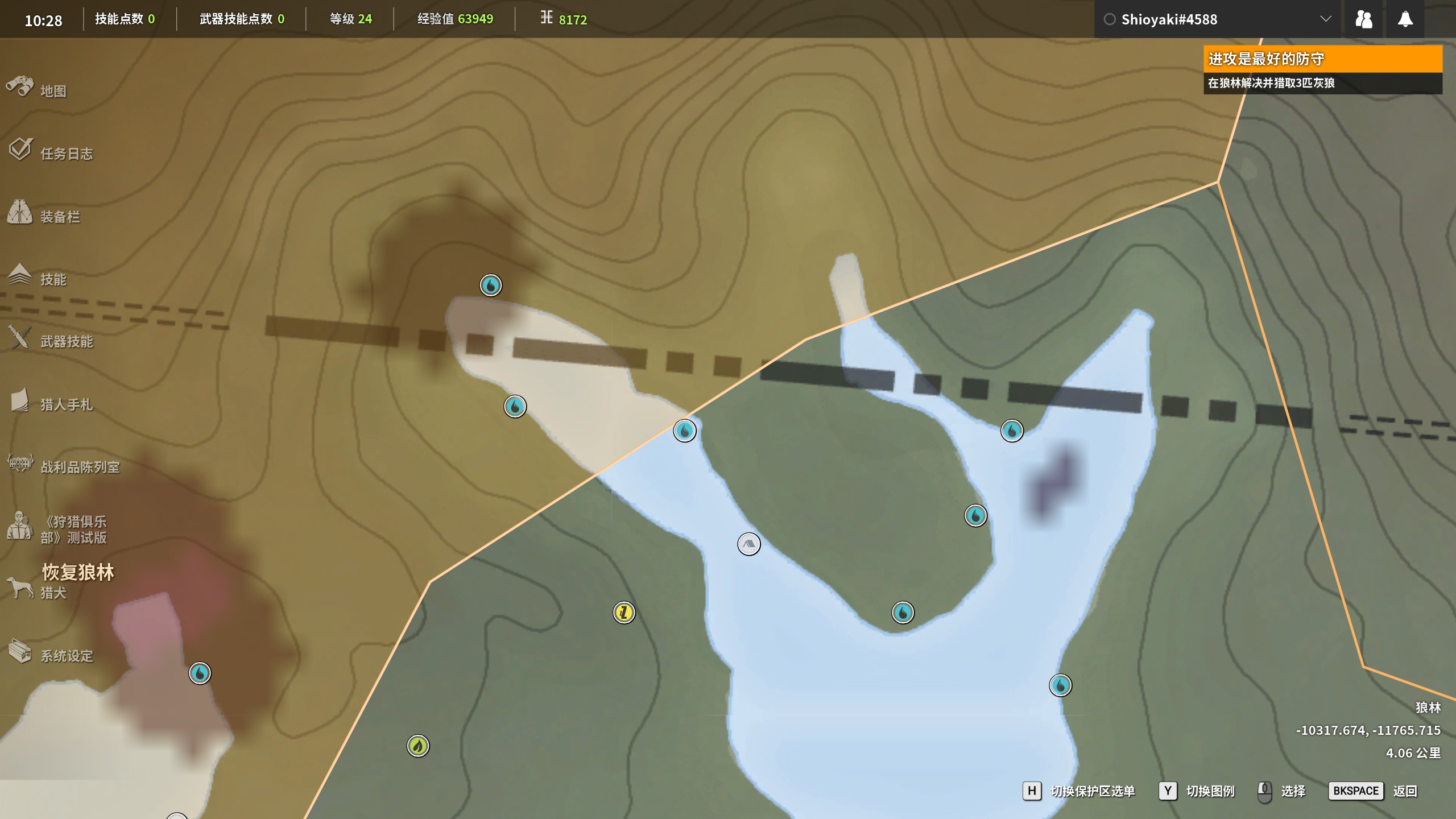Open the 猎犬 hunting dog menu
The image size is (1456, 819).
click(53, 593)
